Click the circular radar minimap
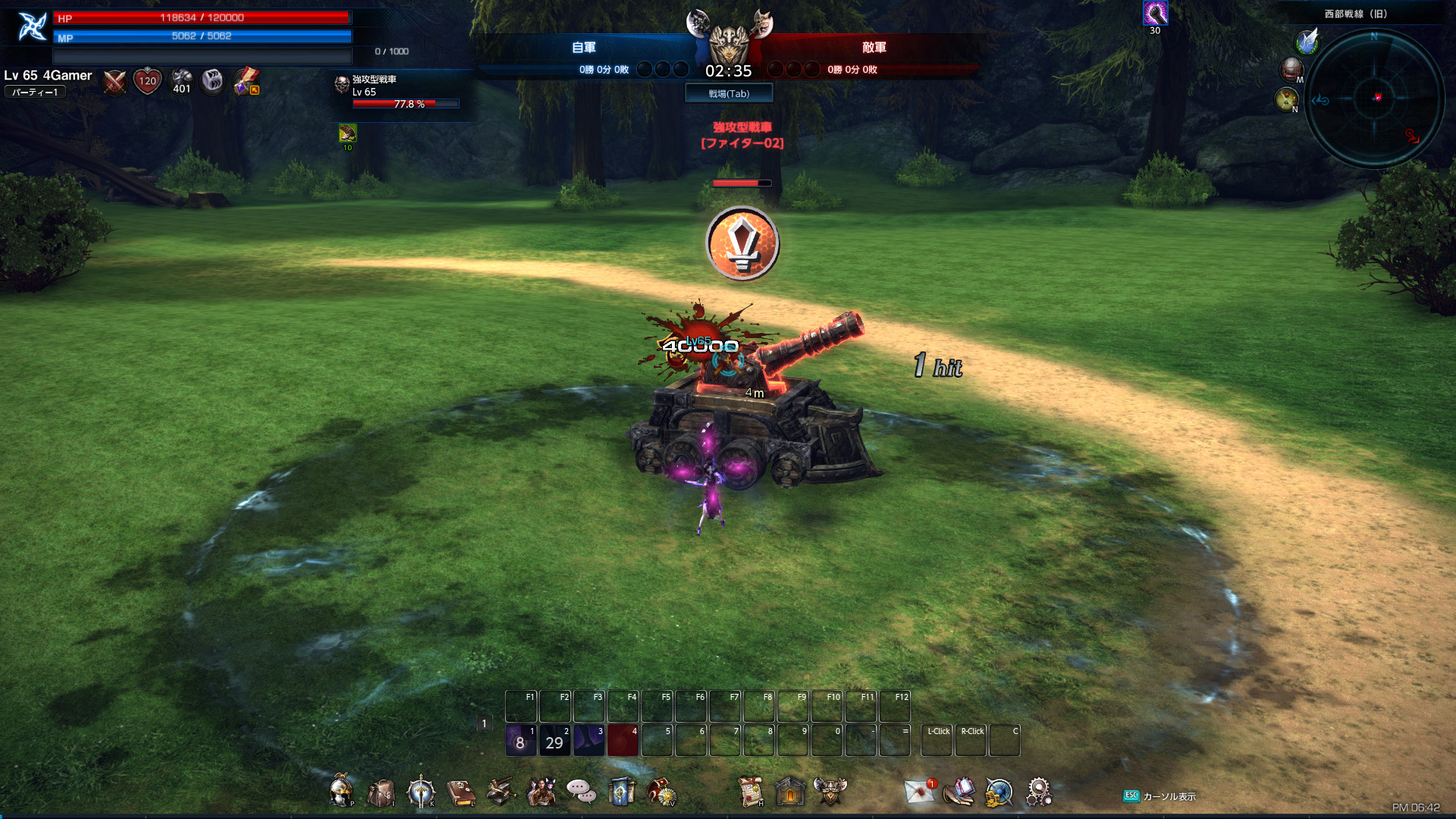Image resolution: width=1456 pixels, height=819 pixels. pyautogui.click(x=1374, y=99)
